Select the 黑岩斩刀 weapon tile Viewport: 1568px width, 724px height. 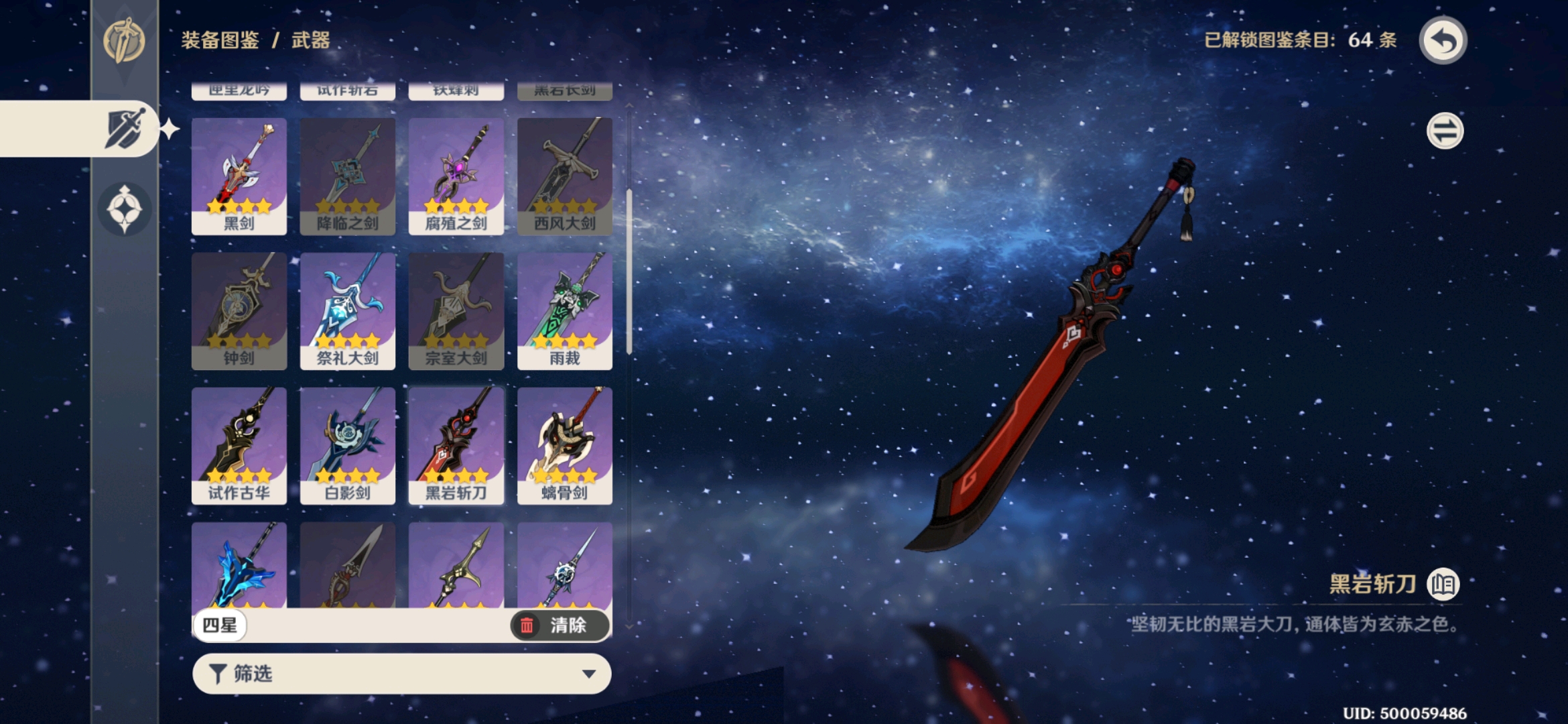click(456, 446)
